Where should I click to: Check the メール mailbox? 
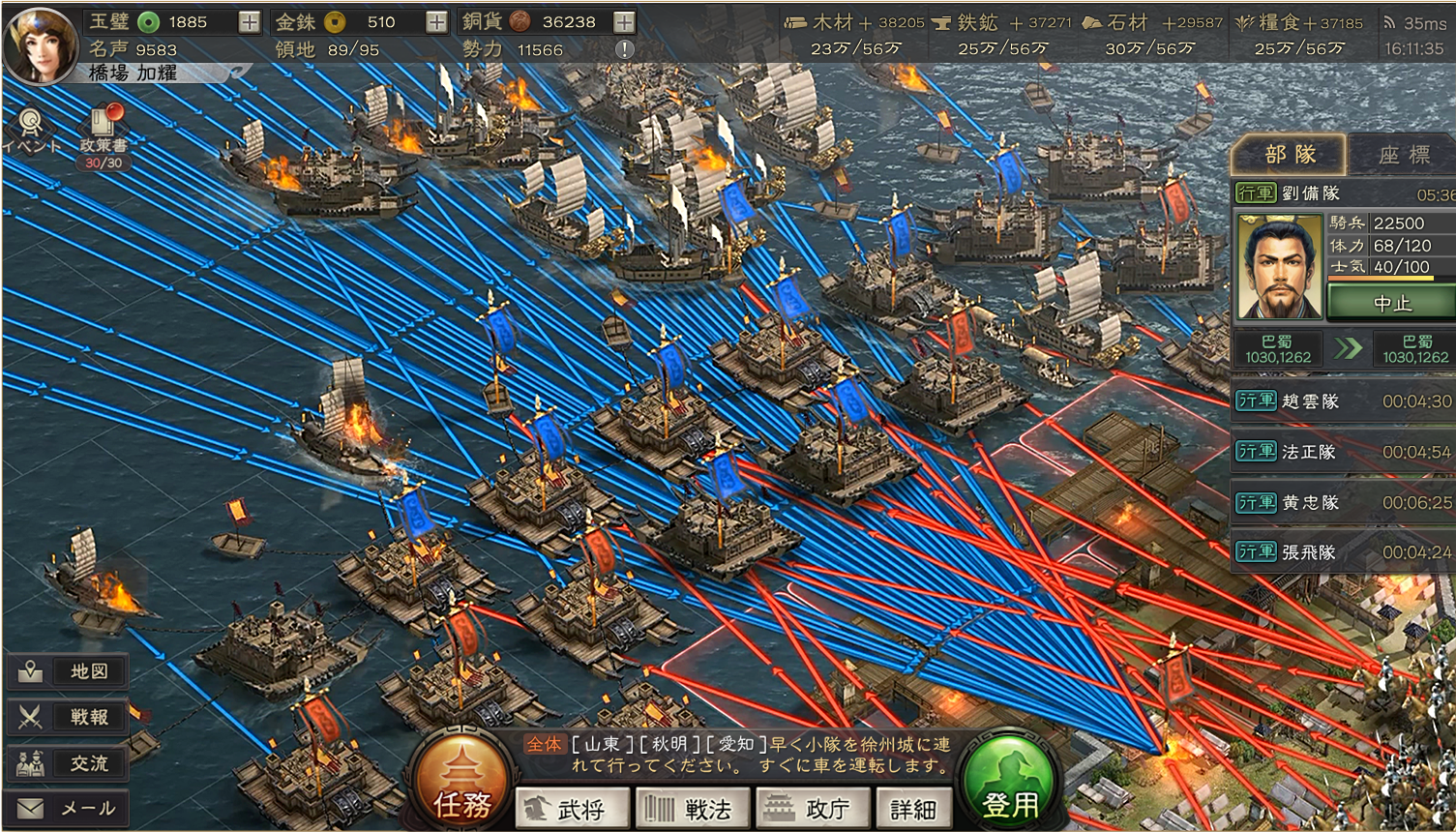69,808
